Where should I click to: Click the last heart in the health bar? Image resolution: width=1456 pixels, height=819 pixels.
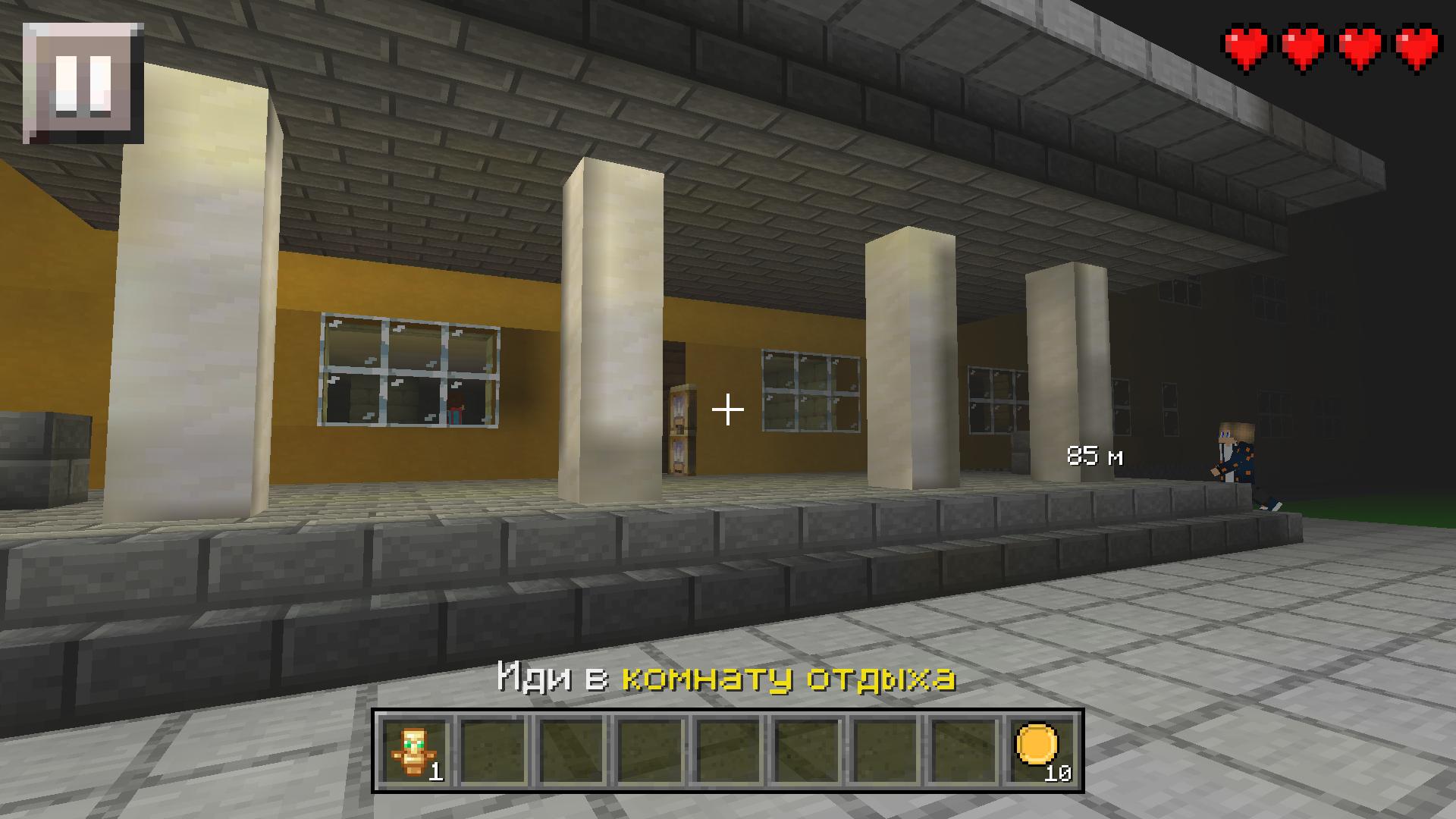pyautogui.click(x=1415, y=47)
